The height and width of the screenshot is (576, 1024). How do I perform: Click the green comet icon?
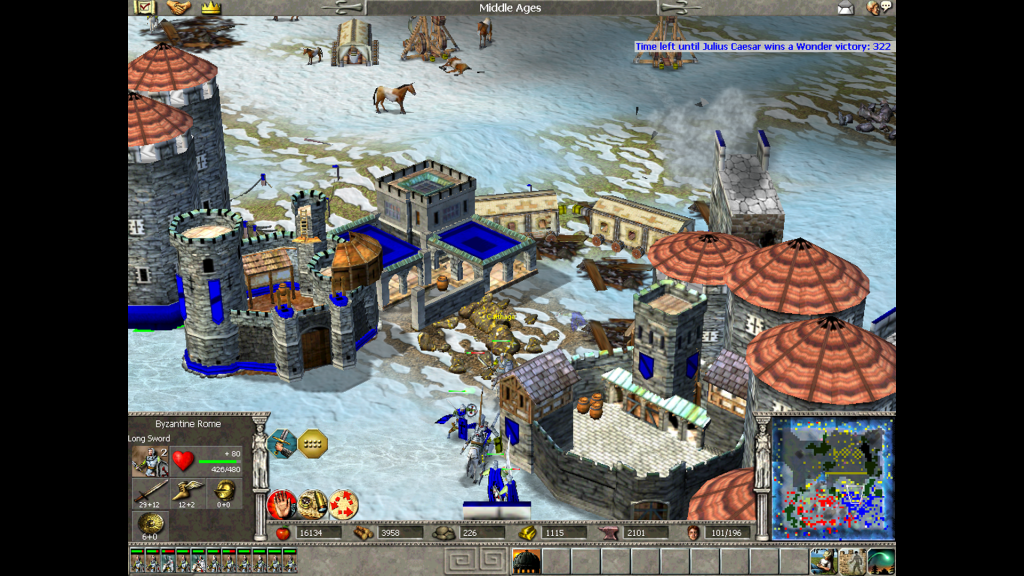881,561
